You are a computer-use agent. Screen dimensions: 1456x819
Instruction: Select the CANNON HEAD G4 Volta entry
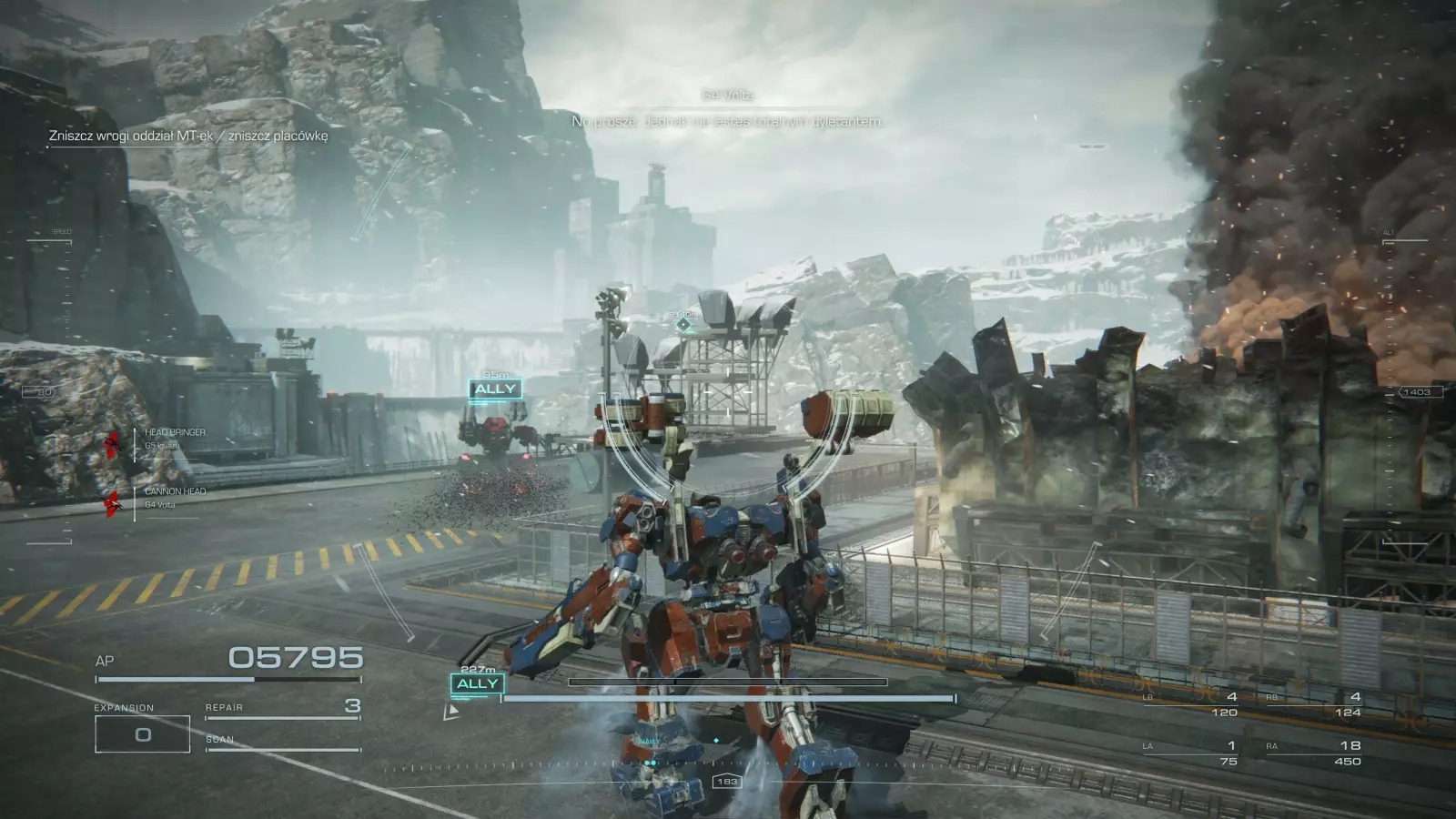click(x=173, y=497)
